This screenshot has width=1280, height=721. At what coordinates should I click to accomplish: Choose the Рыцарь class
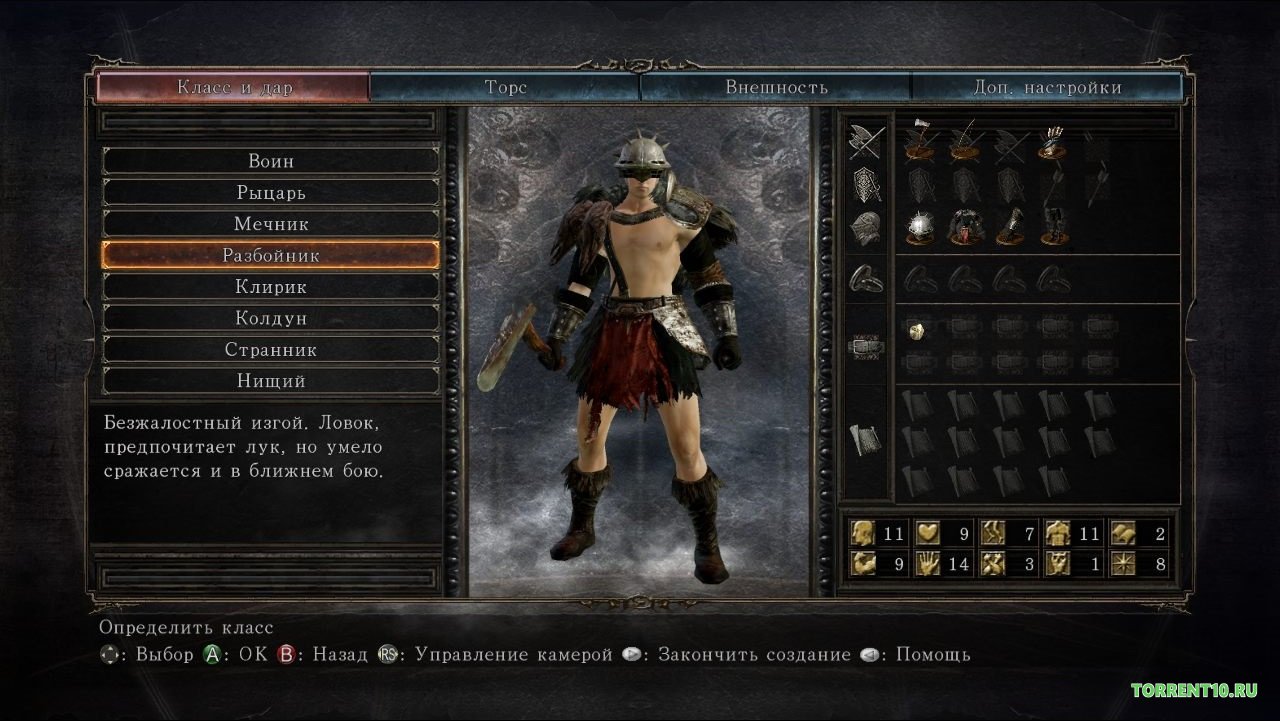[x=271, y=192]
